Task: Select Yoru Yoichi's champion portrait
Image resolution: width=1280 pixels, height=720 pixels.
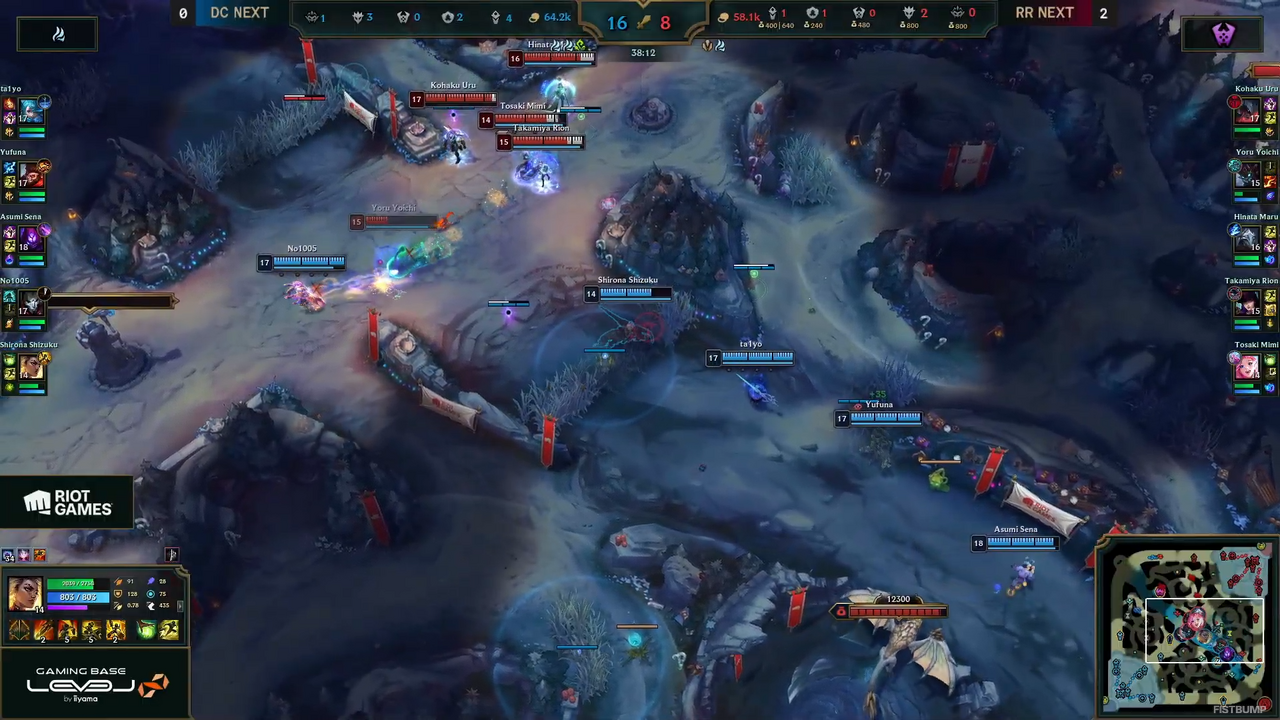Action: point(1247,176)
